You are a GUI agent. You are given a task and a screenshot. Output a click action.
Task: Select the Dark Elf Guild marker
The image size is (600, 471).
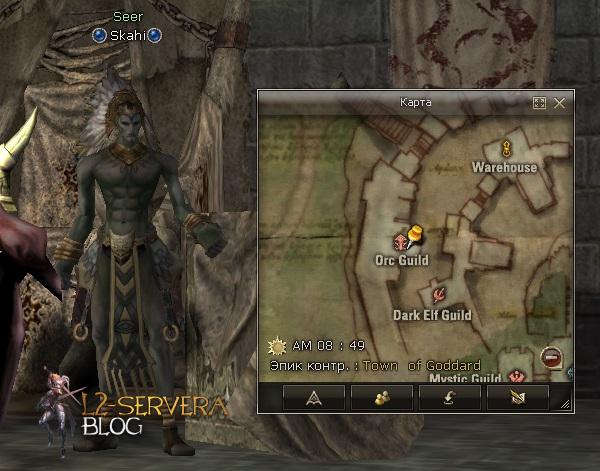coord(438,295)
